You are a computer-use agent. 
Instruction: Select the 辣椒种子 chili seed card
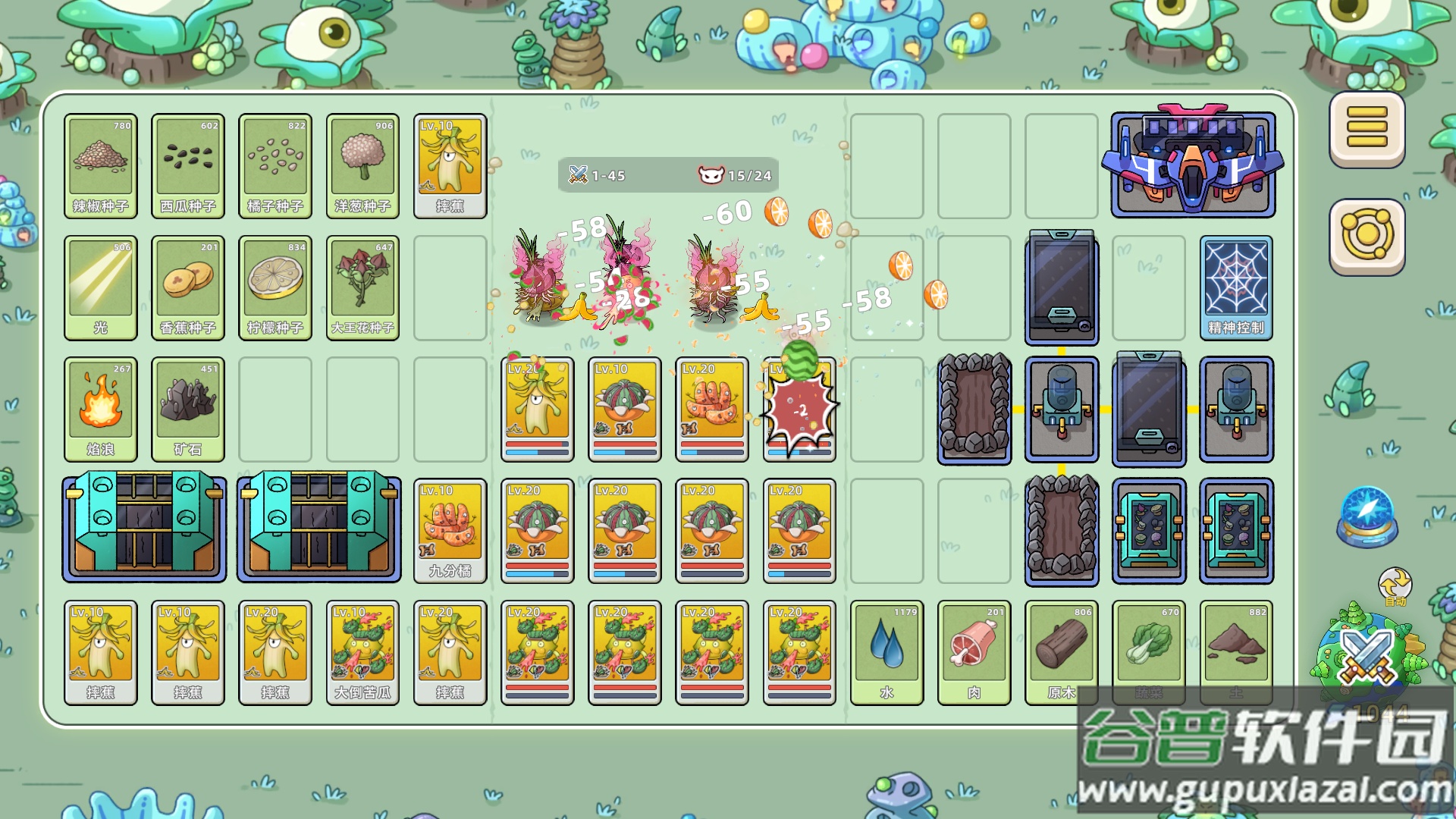[x=101, y=165]
